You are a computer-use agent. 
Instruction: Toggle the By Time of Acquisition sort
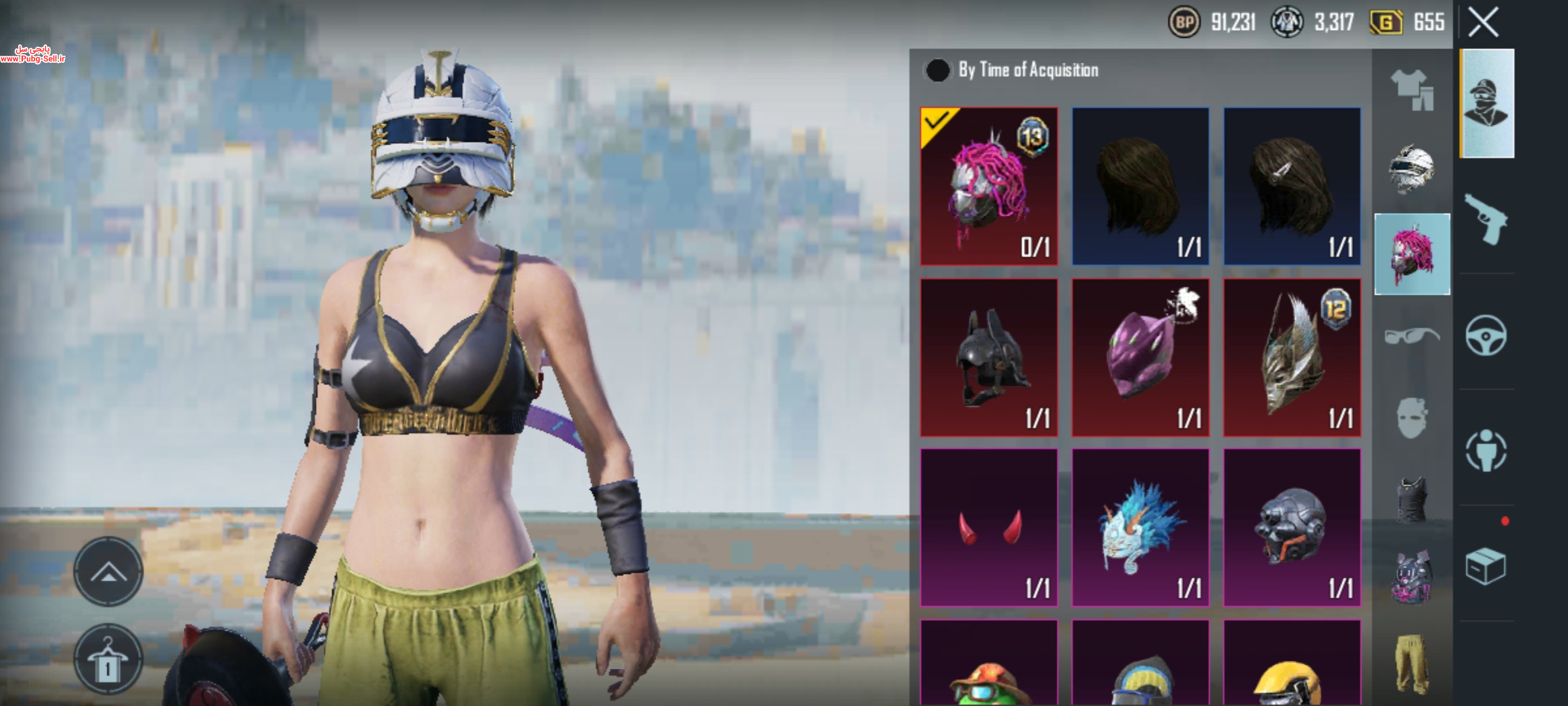tap(938, 70)
